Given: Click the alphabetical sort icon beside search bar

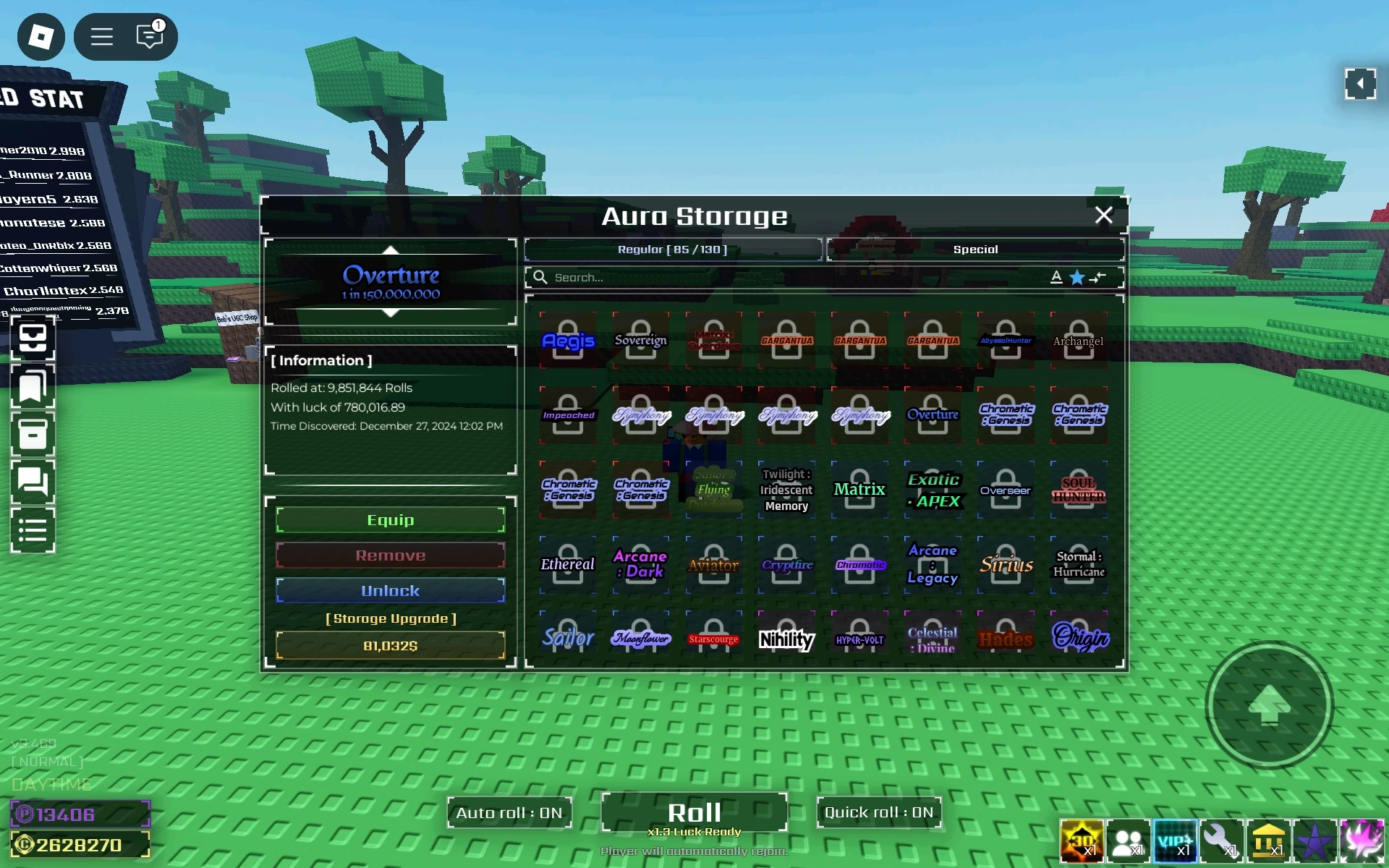Looking at the screenshot, I should tap(1056, 277).
